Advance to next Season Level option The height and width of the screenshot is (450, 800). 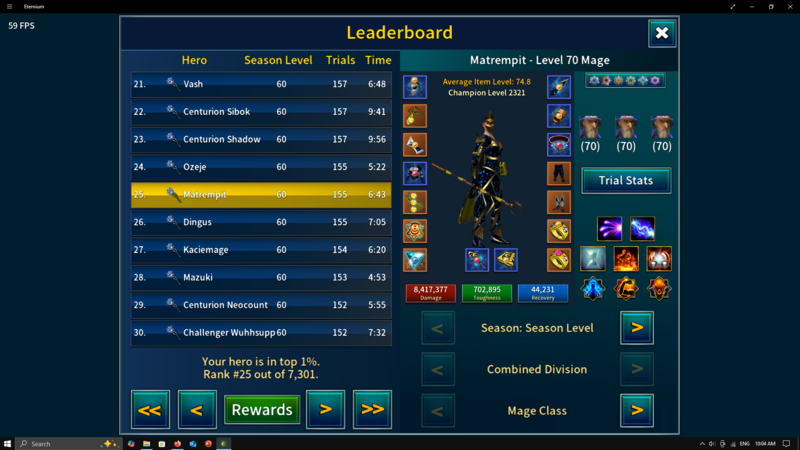point(637,327)
